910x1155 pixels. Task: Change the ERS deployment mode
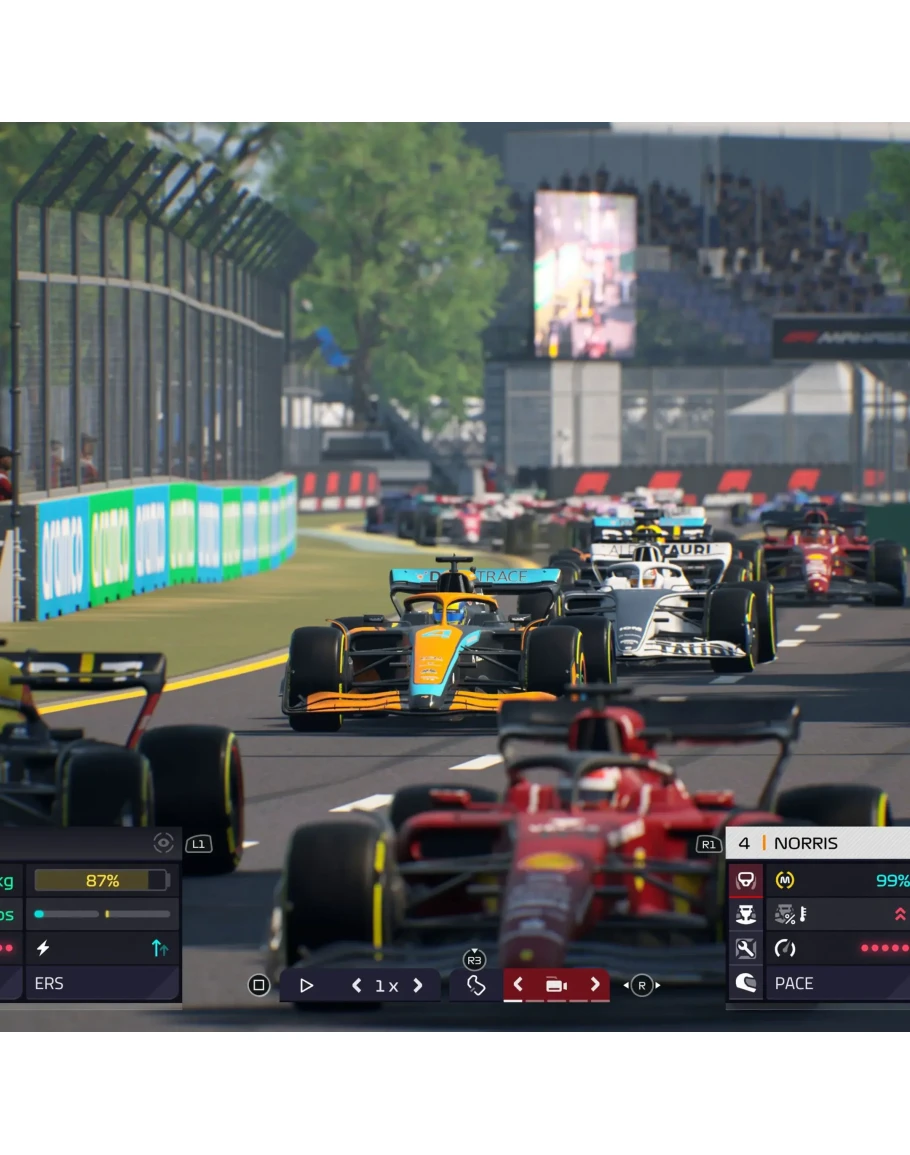(100, 983)
